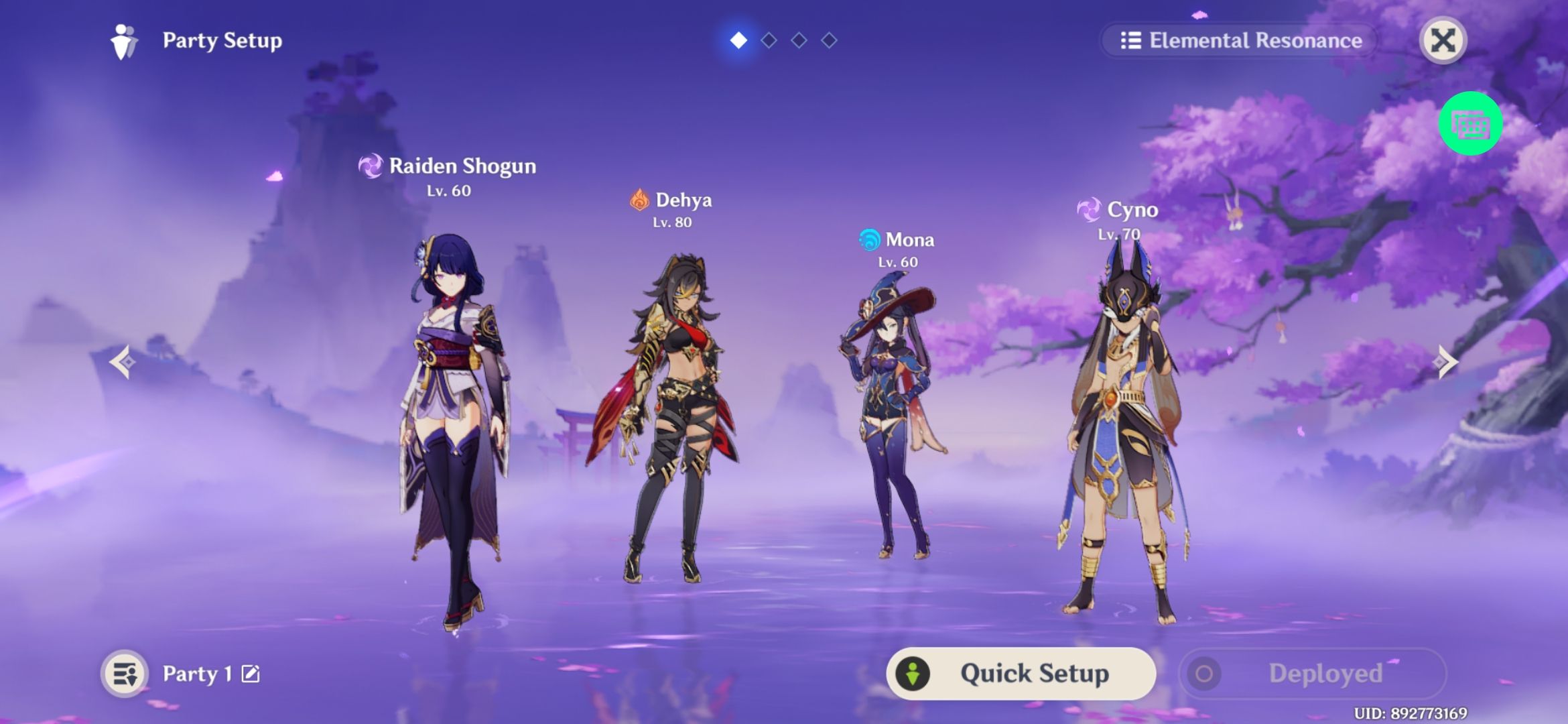Viewport: 1568px width, 724px height.
Task: Click the third page diamond indicator
Action: point(798,39)
